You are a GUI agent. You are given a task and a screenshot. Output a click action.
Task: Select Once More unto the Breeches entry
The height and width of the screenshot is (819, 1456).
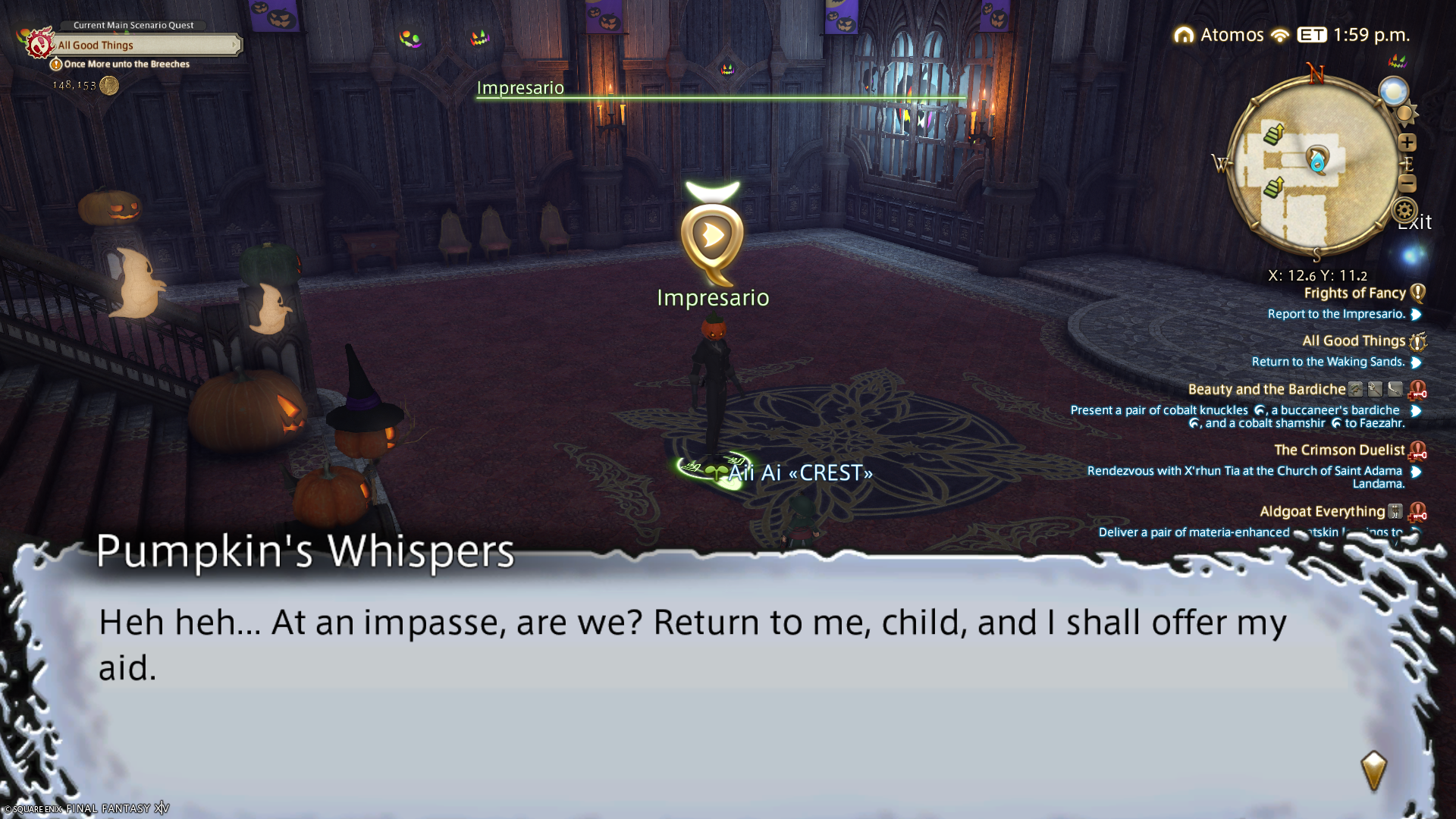(127, 64)
